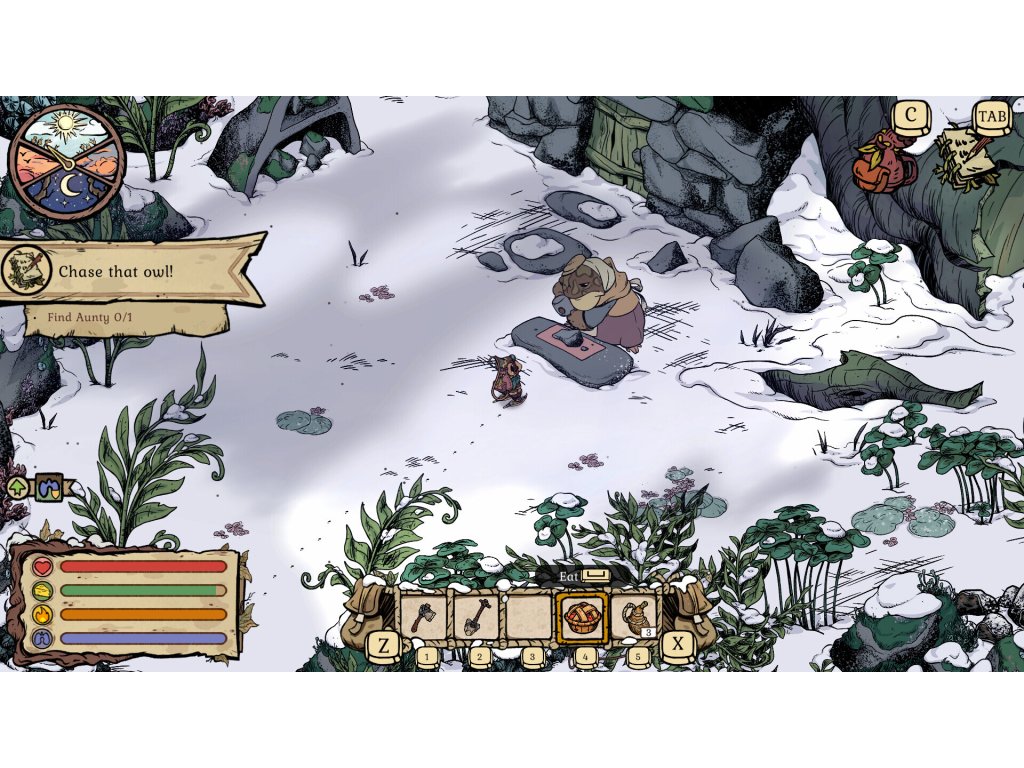
Task: Click the day-night clock dial
Action: click(x=66, y=161)
